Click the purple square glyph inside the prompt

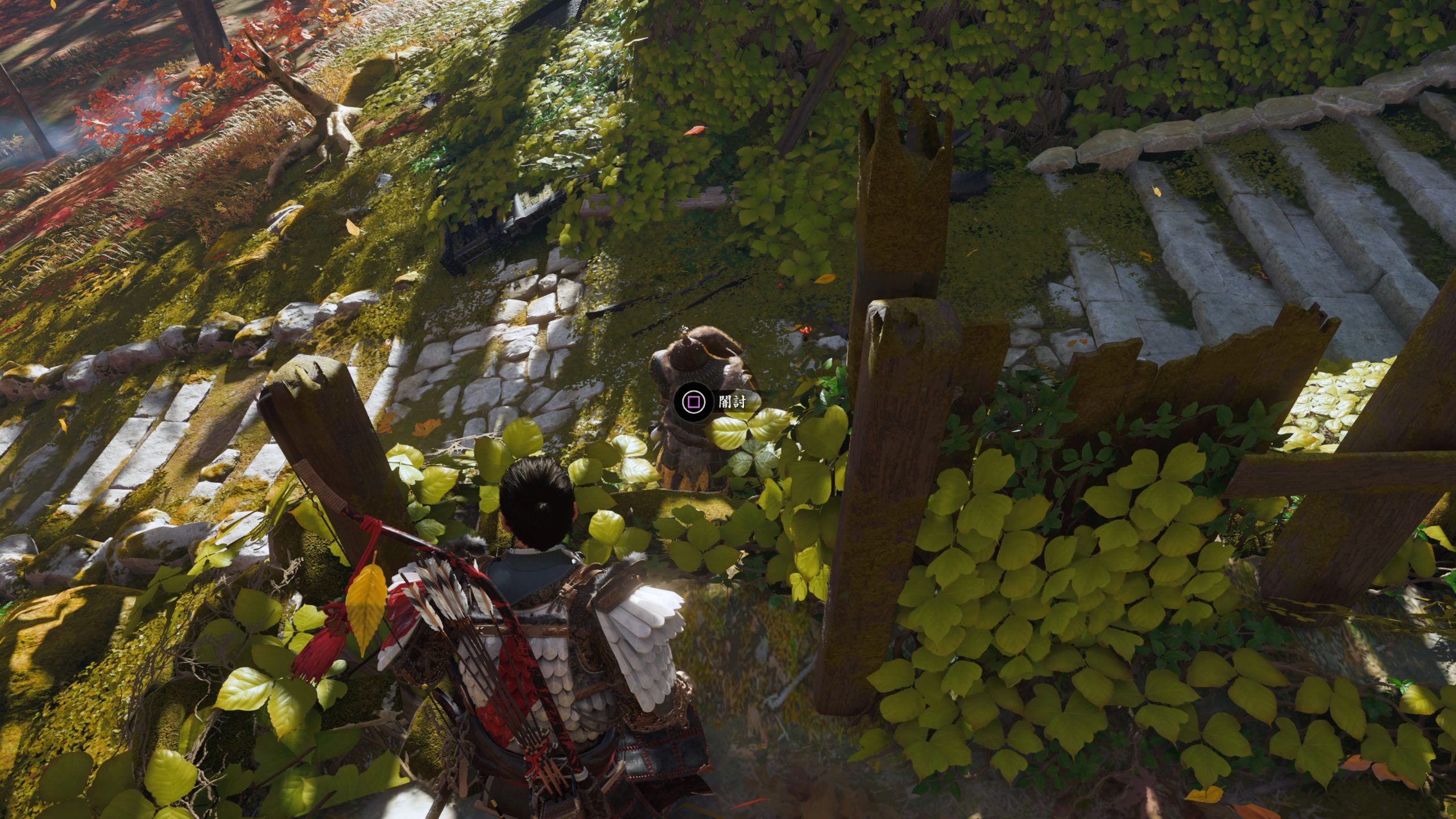coord(692,402)
